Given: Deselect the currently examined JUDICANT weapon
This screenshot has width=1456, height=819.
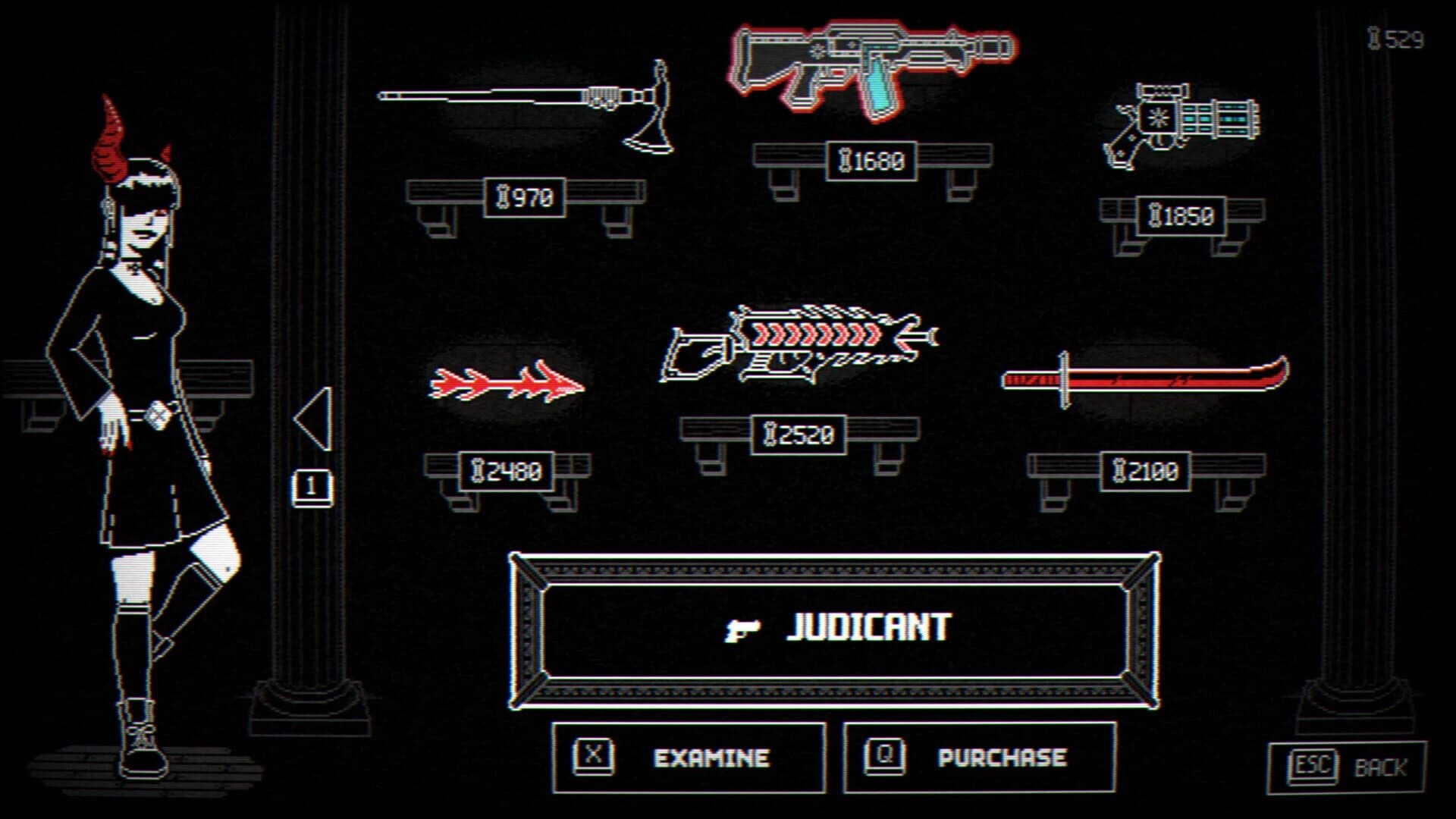Looking at the screenshot, I should coord(872,68).
